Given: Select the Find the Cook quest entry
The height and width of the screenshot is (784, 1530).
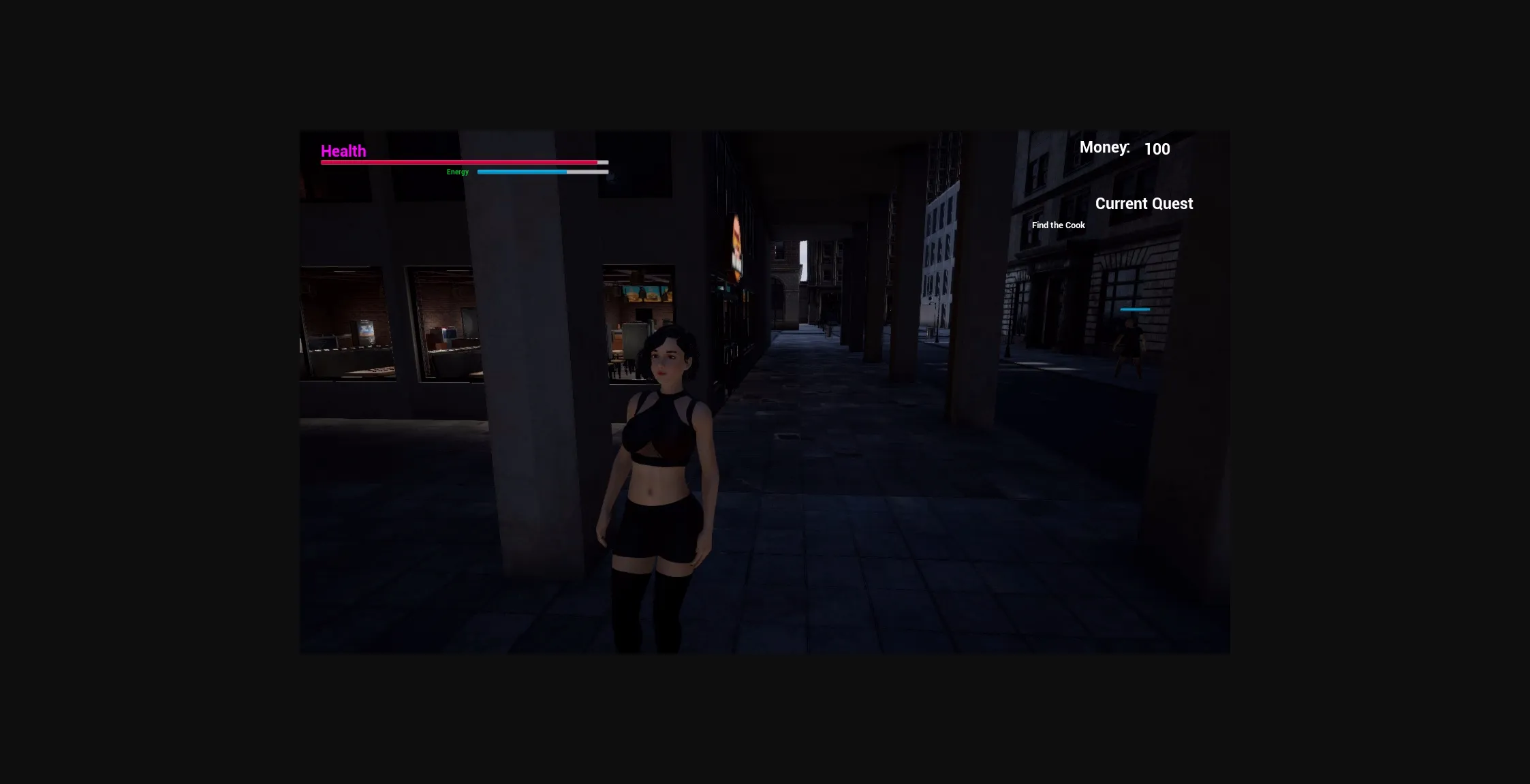Looking at the screenshot, I should (x=1058, y=225).
